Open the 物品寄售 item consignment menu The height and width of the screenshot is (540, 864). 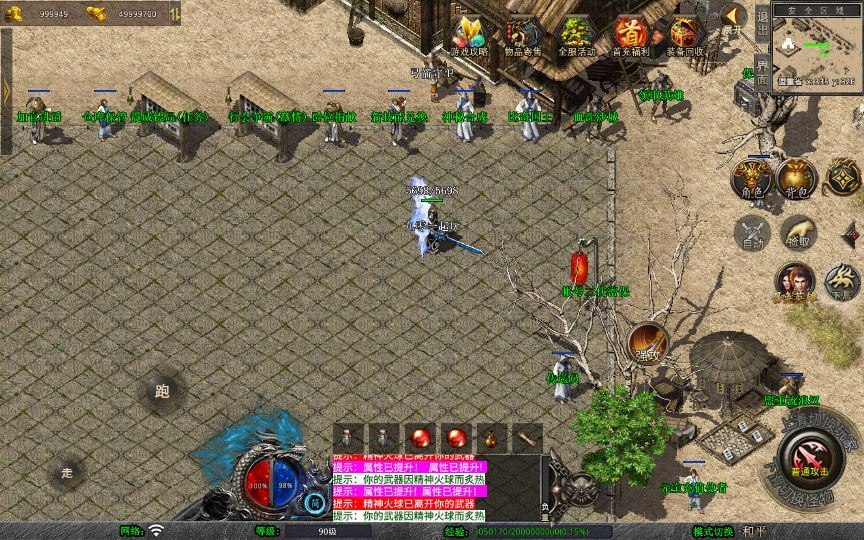[522, 34]
